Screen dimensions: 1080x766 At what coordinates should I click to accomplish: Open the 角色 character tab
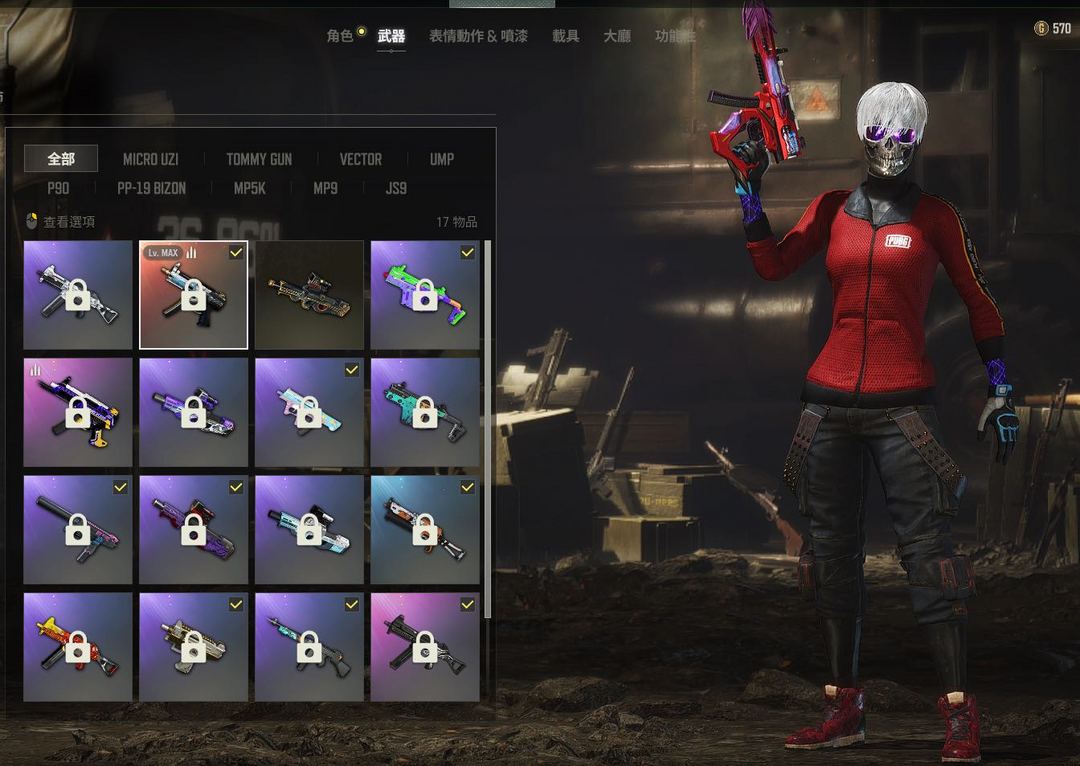[340, 36]
